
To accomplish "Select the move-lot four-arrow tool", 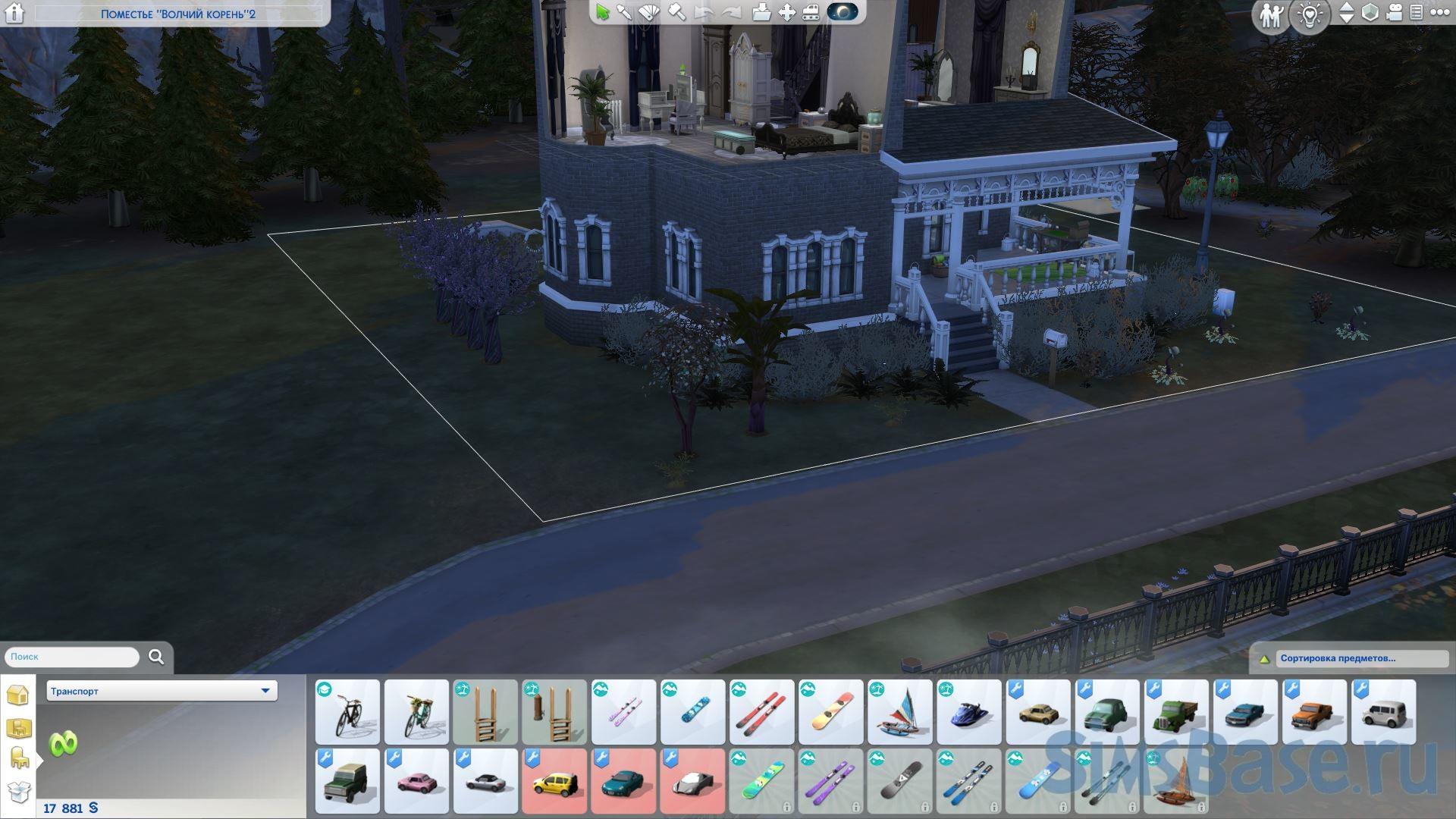I will [787, 12].
